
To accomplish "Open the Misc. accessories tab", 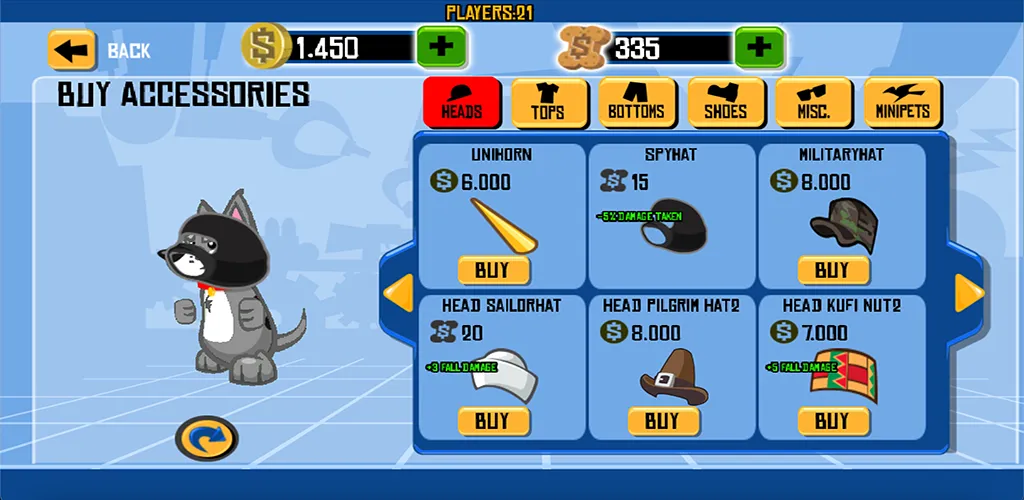I will coord(814,103).
